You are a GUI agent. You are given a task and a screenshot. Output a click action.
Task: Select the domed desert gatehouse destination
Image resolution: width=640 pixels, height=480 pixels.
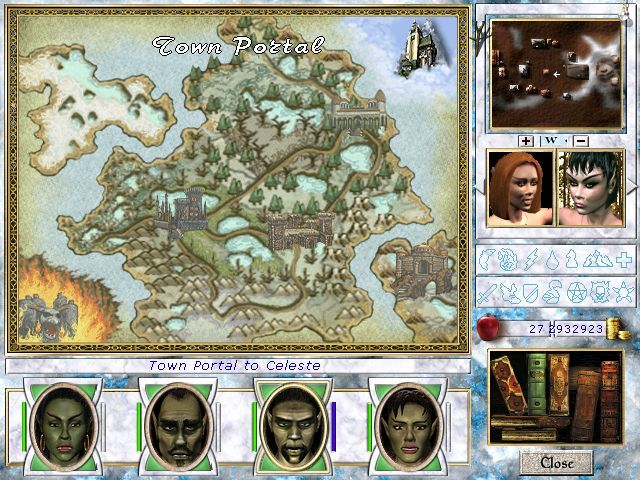click(415, 270)
